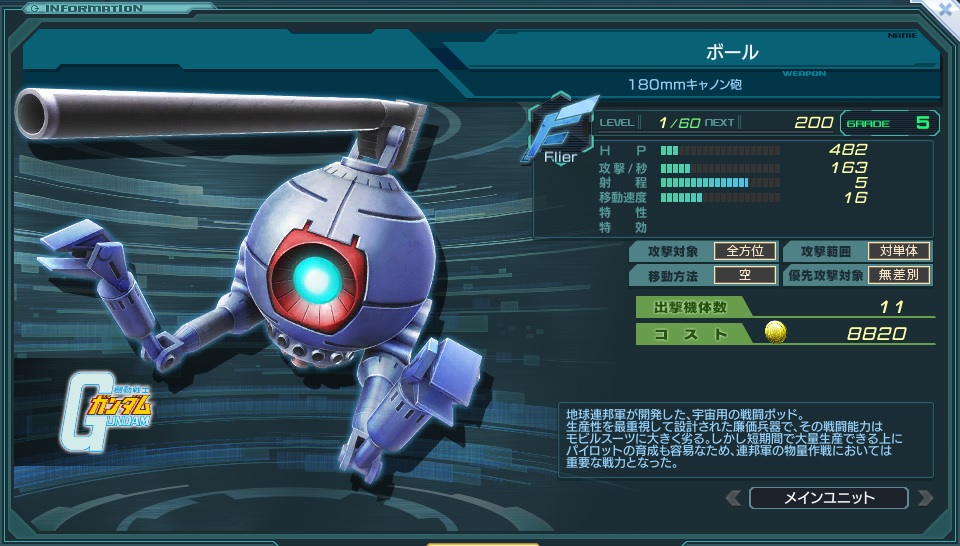Viewport: 960px width, 546px height.
Task: Go to the previous unit with left arrow
Action: (734, 497)
